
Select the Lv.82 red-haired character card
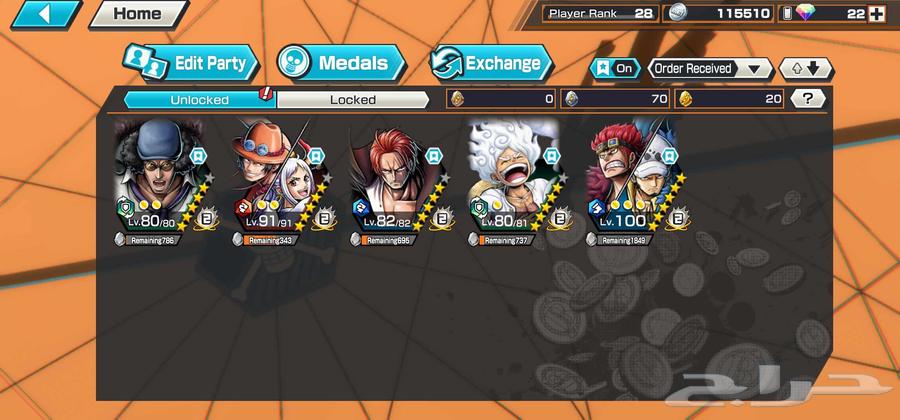pyautogui.click(x=396, y=178)
